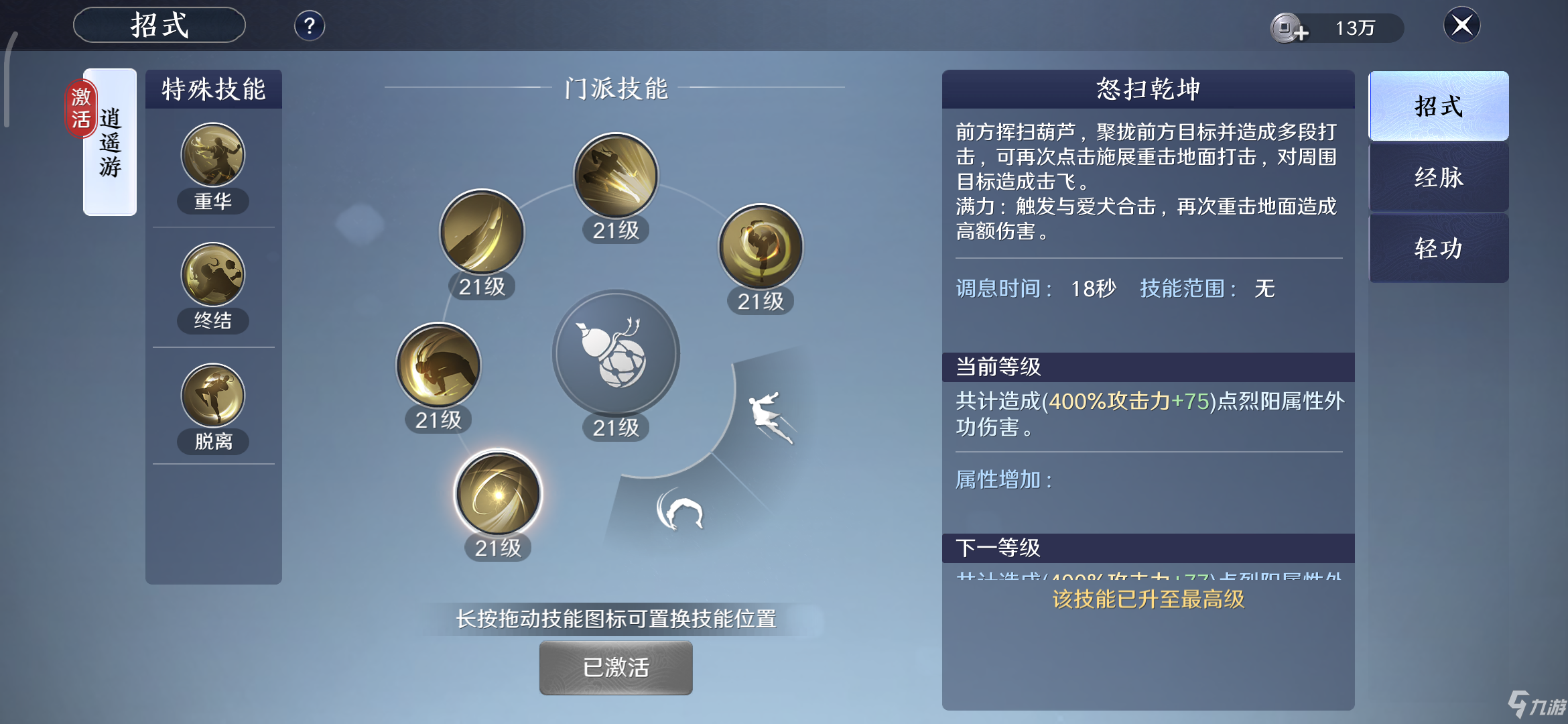This screenshot has width=1568, height=724.
Task: Select the 逍遥游 skill set tab
Action: pos(109,139)
